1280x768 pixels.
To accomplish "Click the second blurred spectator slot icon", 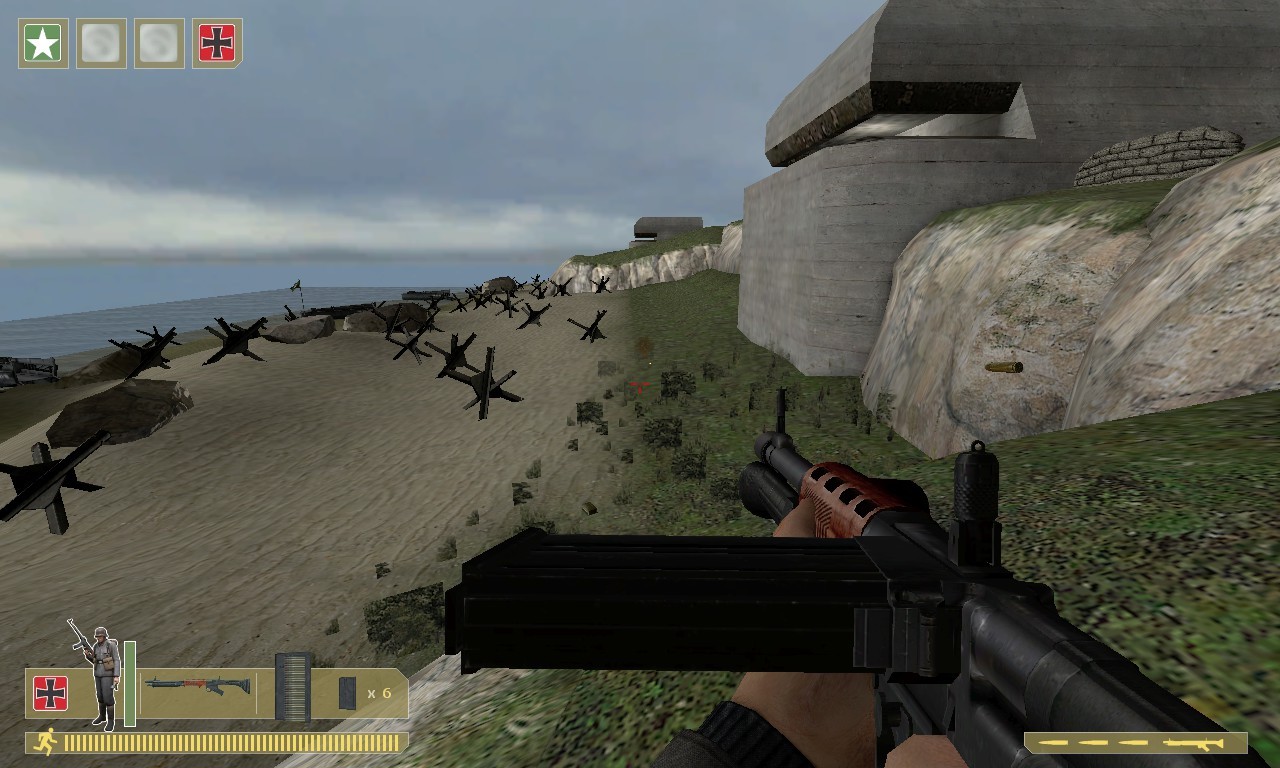I will pos(158,42).
